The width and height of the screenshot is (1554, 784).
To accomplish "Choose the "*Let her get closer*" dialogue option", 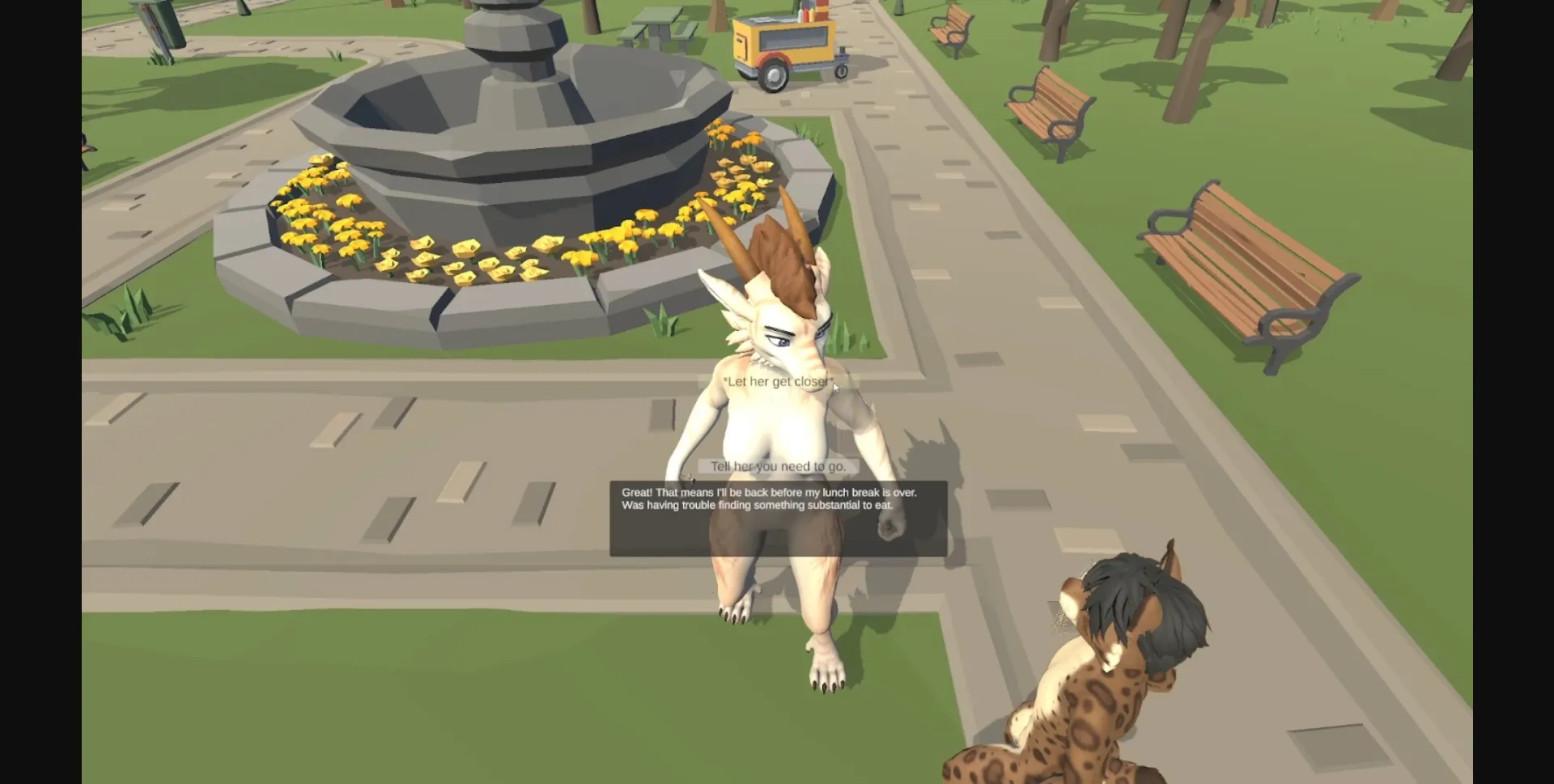I will click(x=777, y=380).
